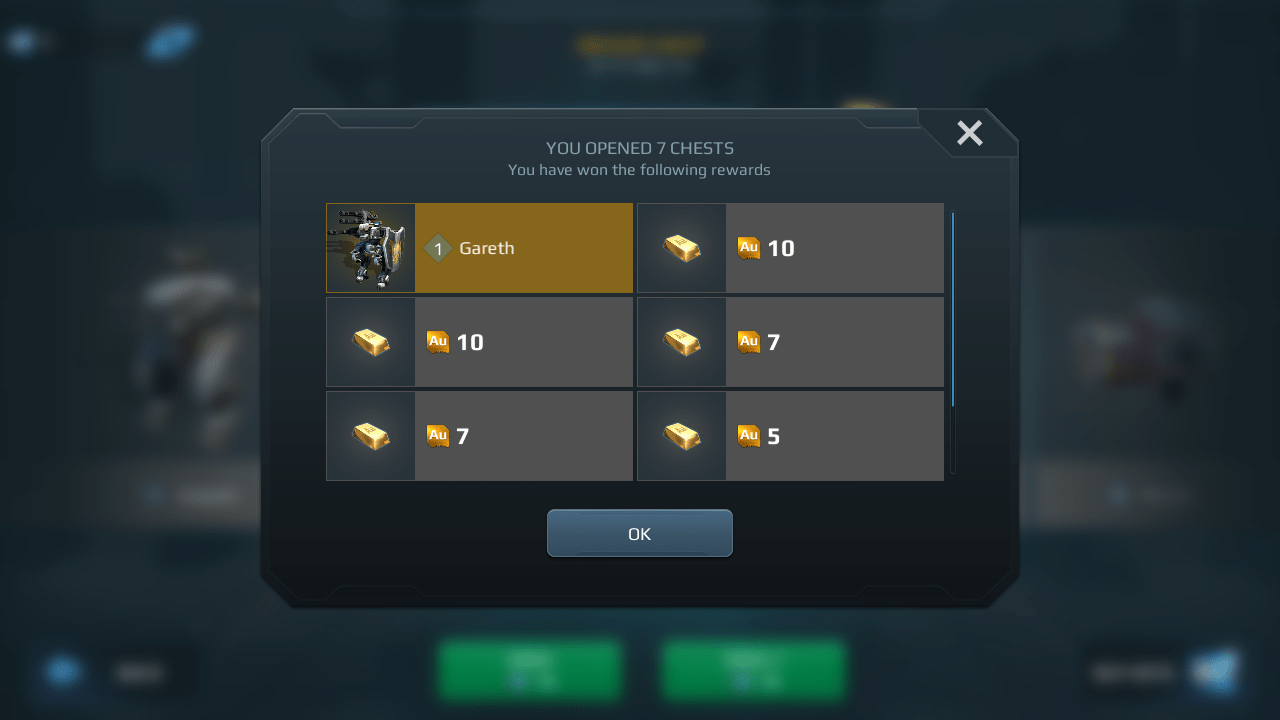This screenshot has height=720, width=1280.
Task: Click the premium currency icon in bottom-right corner
Action: [x=1217, y=672]
